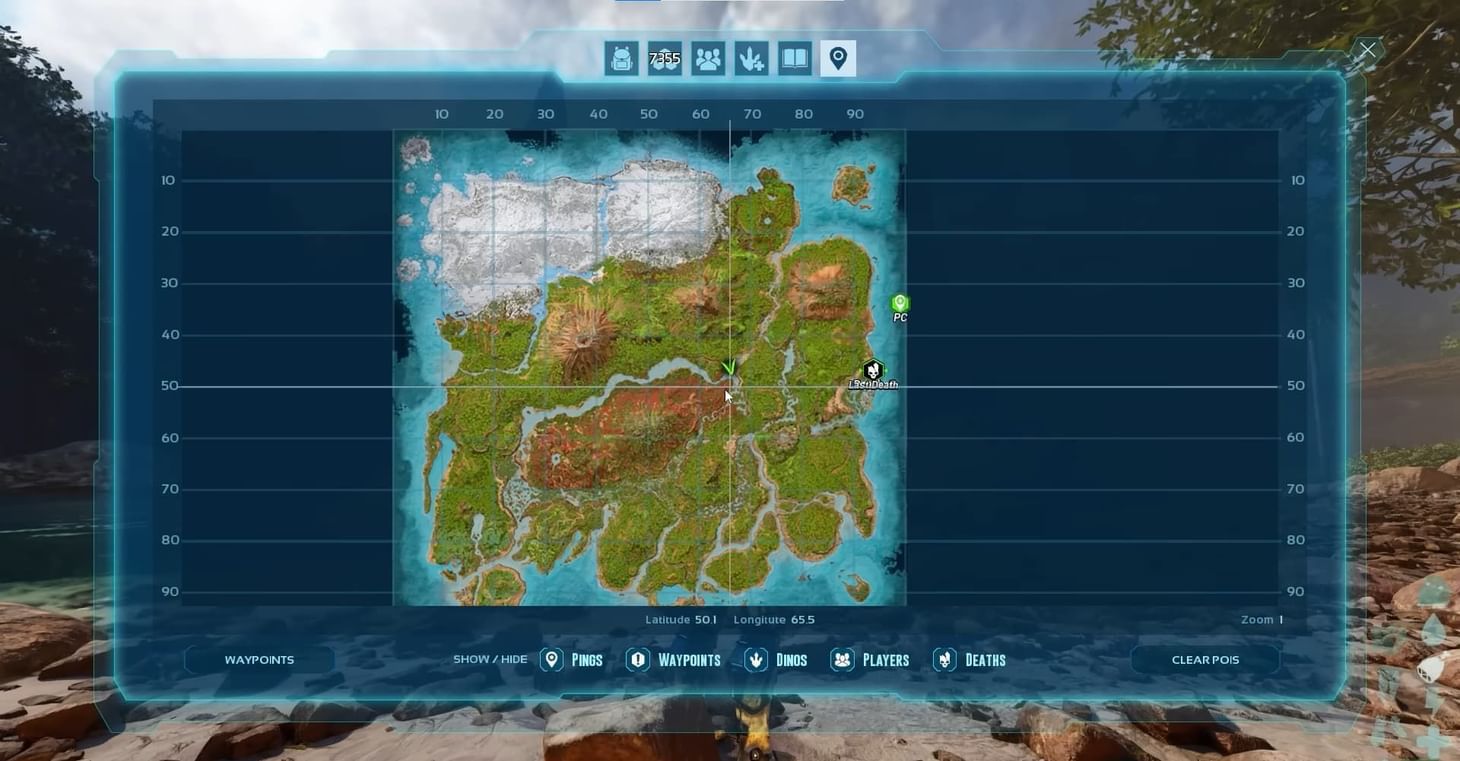Open the Inventory backpack tab

621,58
